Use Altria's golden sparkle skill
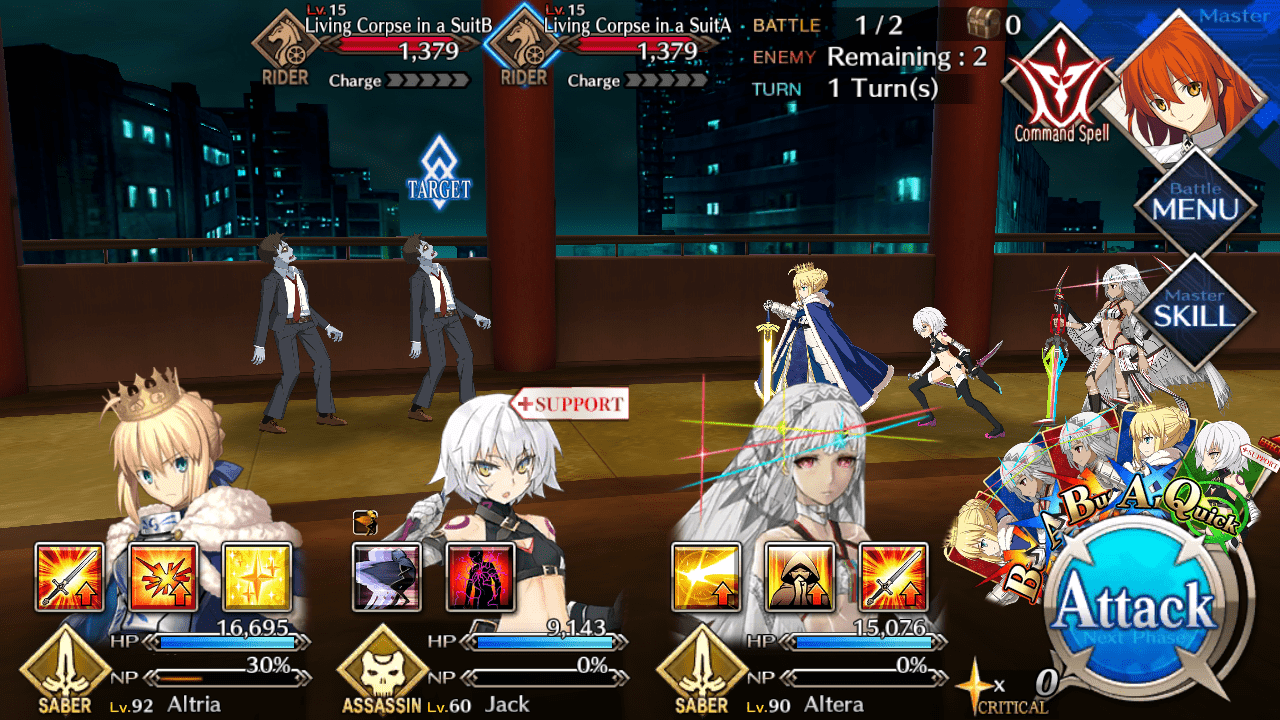 point(256,577)
